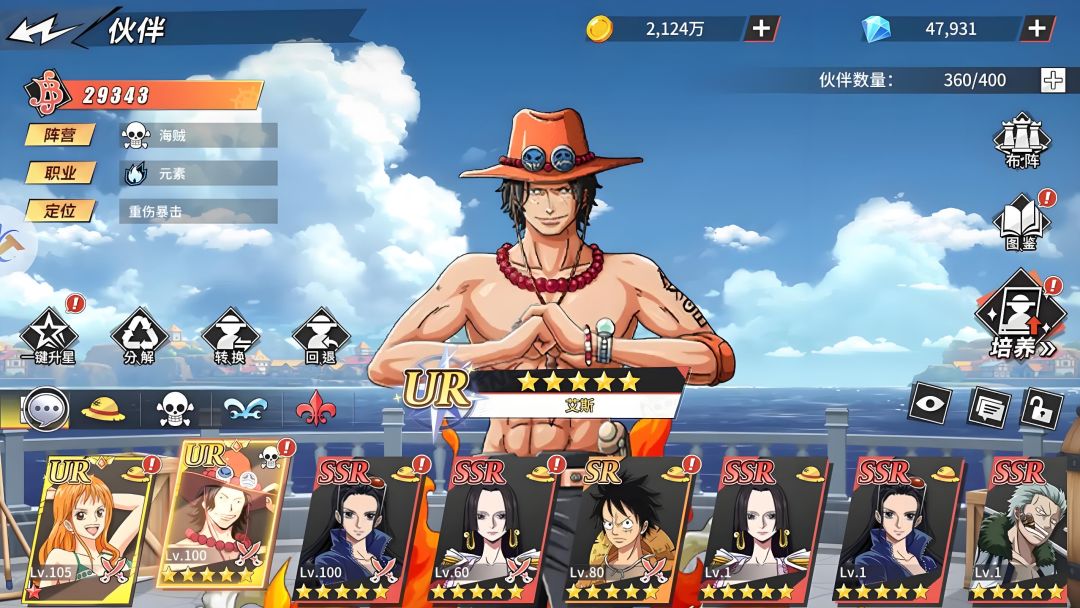
Task: Add more blue diamonds
Action: 1037,28
